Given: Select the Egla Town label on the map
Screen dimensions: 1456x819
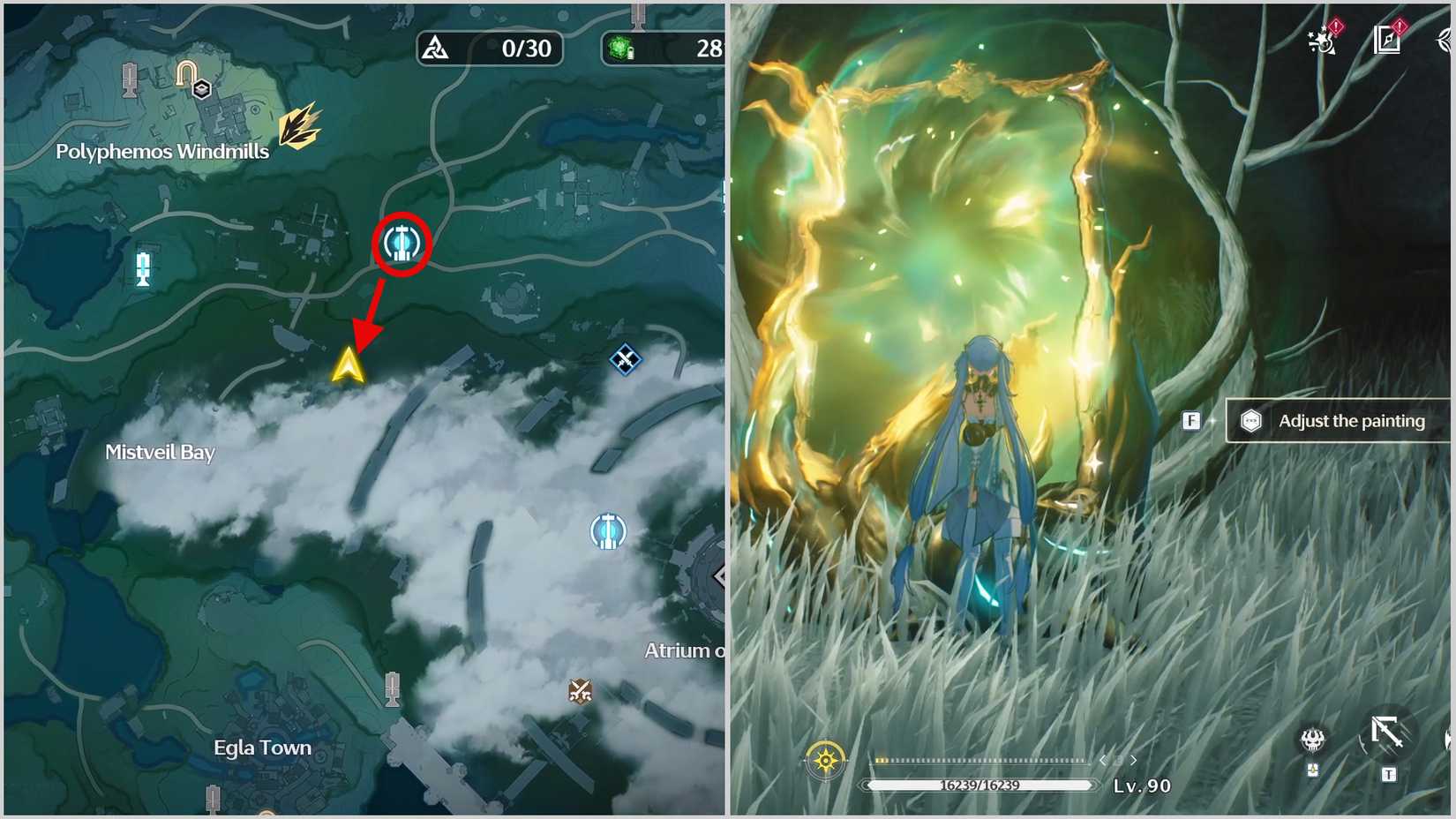Looking at the screenshot, I should pos(261,748).
